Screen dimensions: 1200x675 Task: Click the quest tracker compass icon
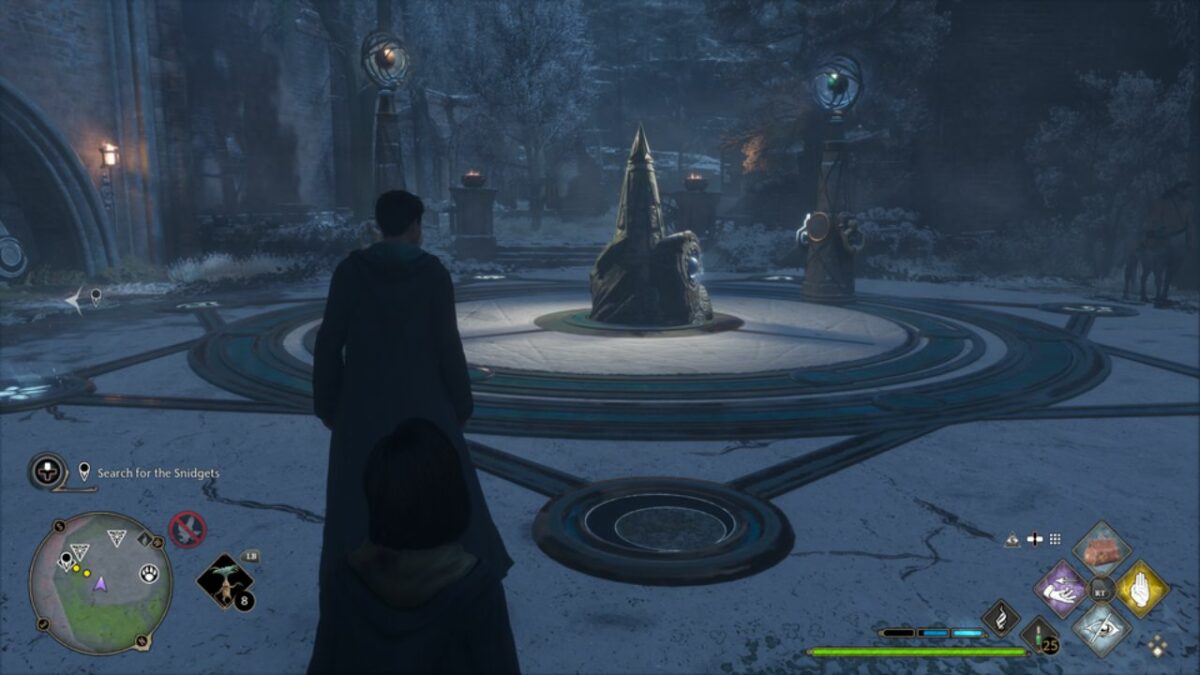[x=47, y=471]
